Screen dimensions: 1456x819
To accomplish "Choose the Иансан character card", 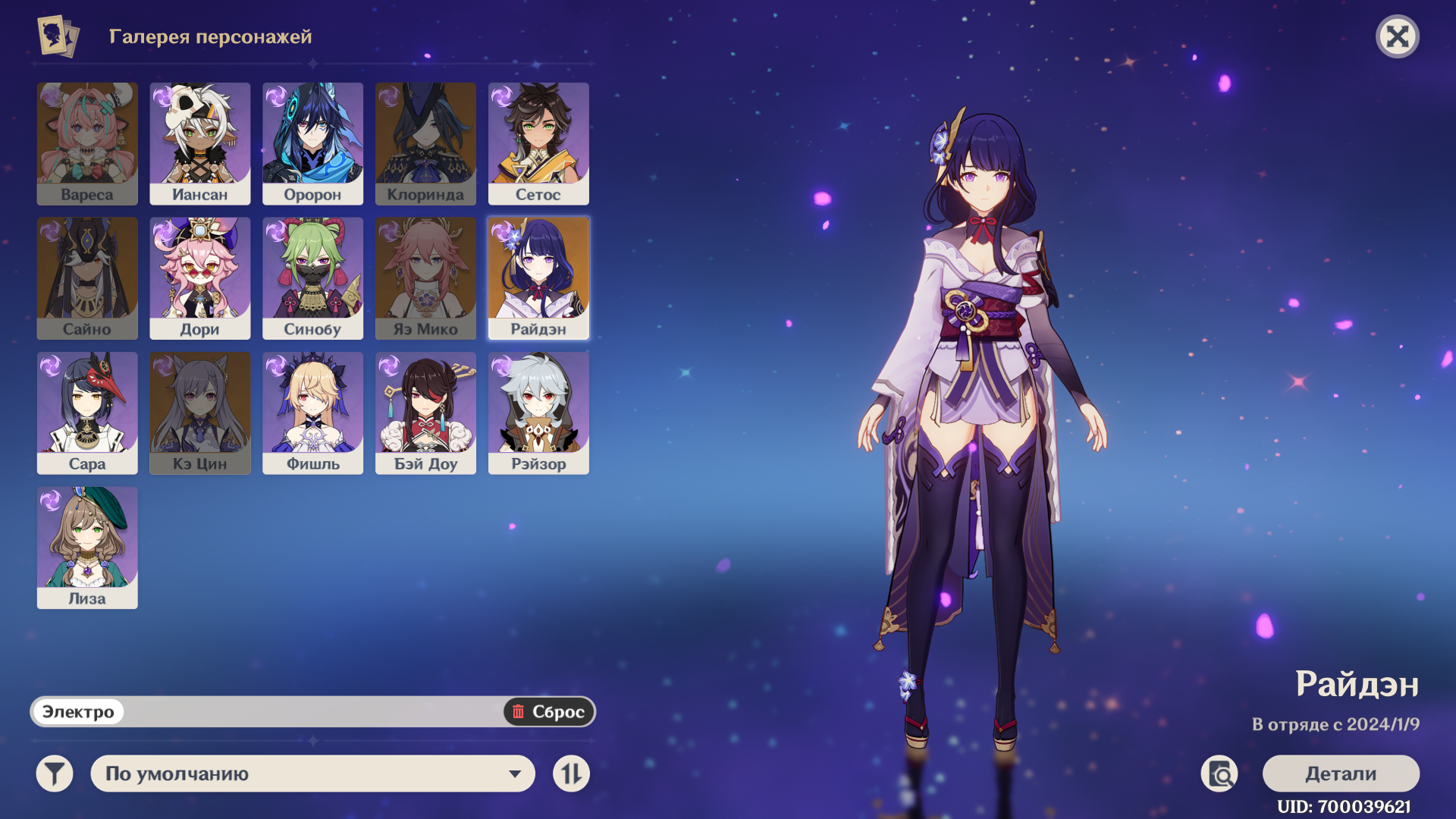I will [x=199, y=143].
